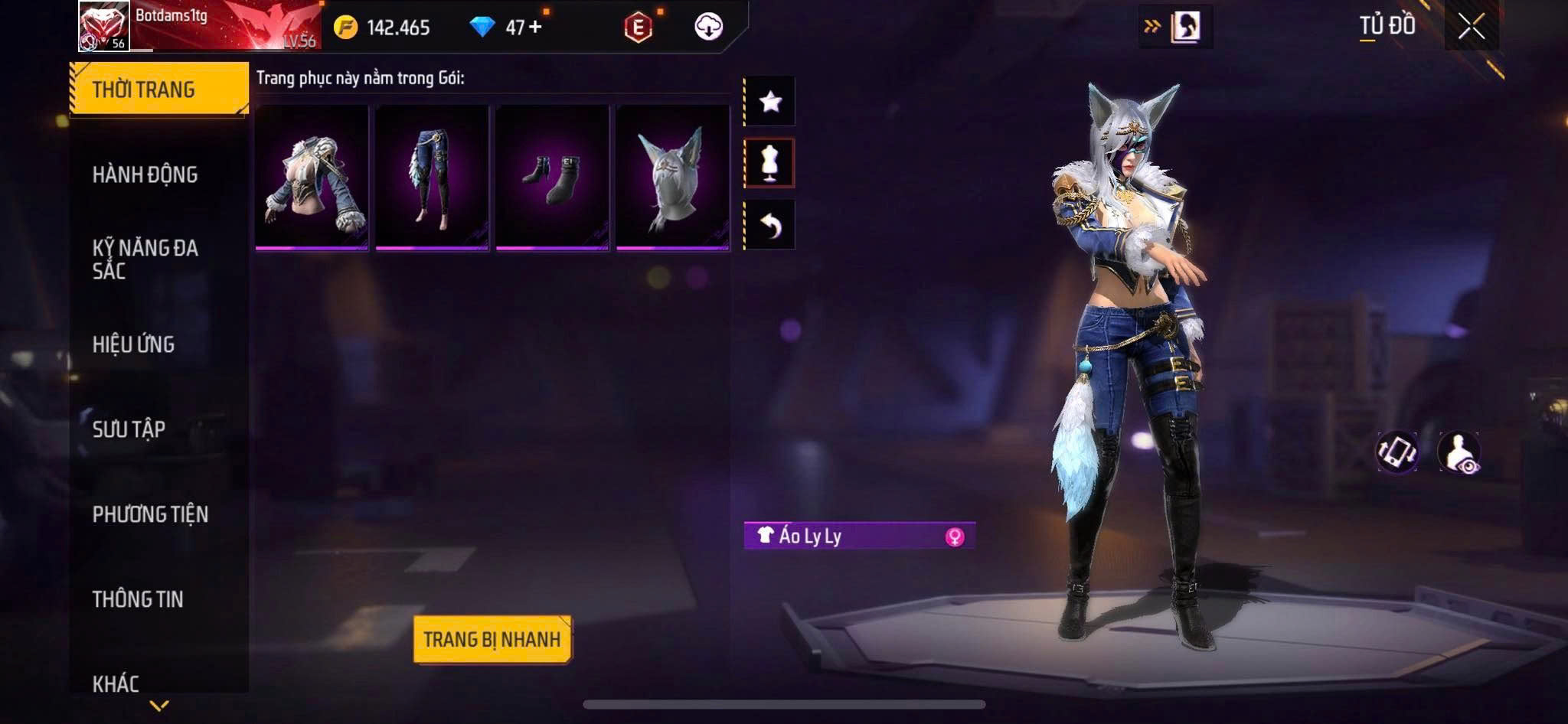
Task: Open the HÀNH ĐỘNG category
Action: [145, 174]
